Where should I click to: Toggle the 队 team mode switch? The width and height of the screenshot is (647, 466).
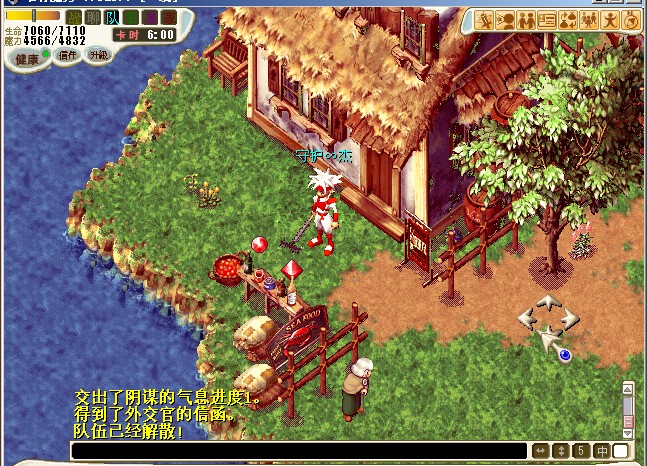(x=111, y=17)
